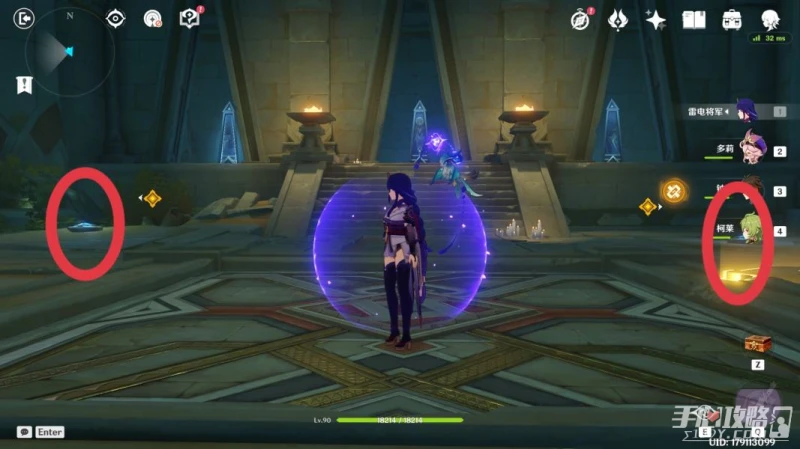Click the bookmark quest icon below the minimap
The width and height of the screenshot is (800, 449).
tap(25, 85)
